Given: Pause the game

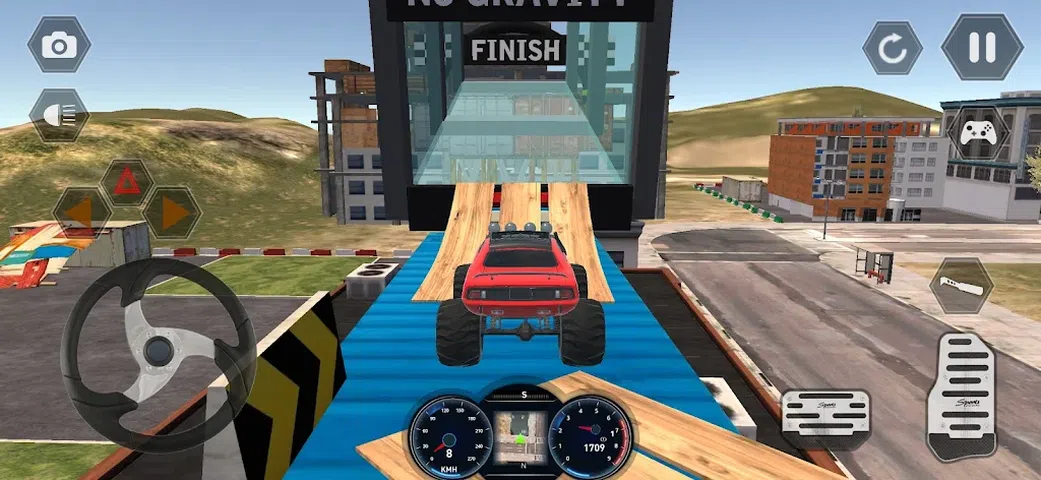Looking at the screenshot, I should [x=981, y=47].
